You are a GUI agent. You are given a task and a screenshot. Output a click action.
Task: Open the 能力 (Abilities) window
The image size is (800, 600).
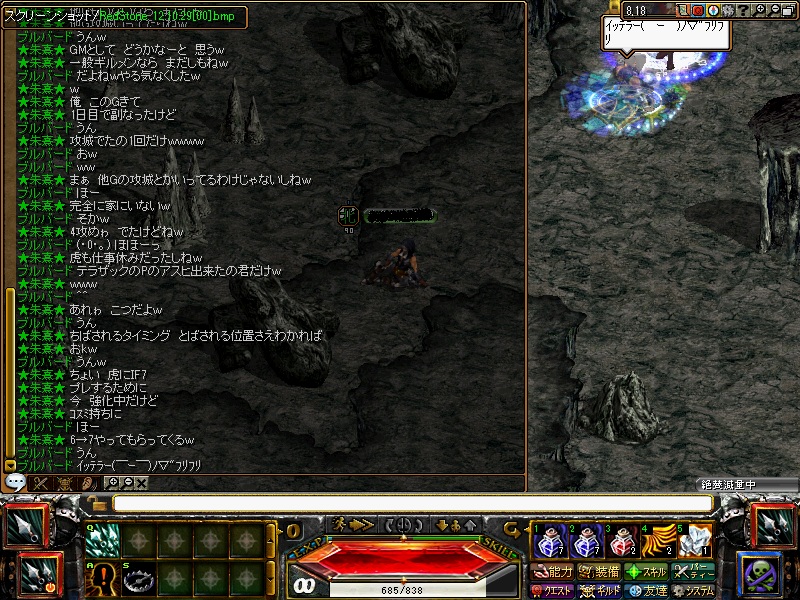click(x=553, y=572)
